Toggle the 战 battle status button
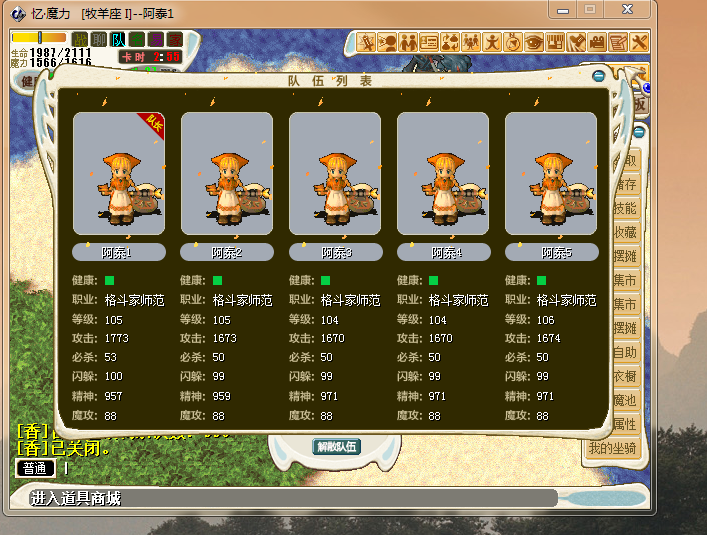This screenshot has height=535, width=707. click(x=80, y=39)
